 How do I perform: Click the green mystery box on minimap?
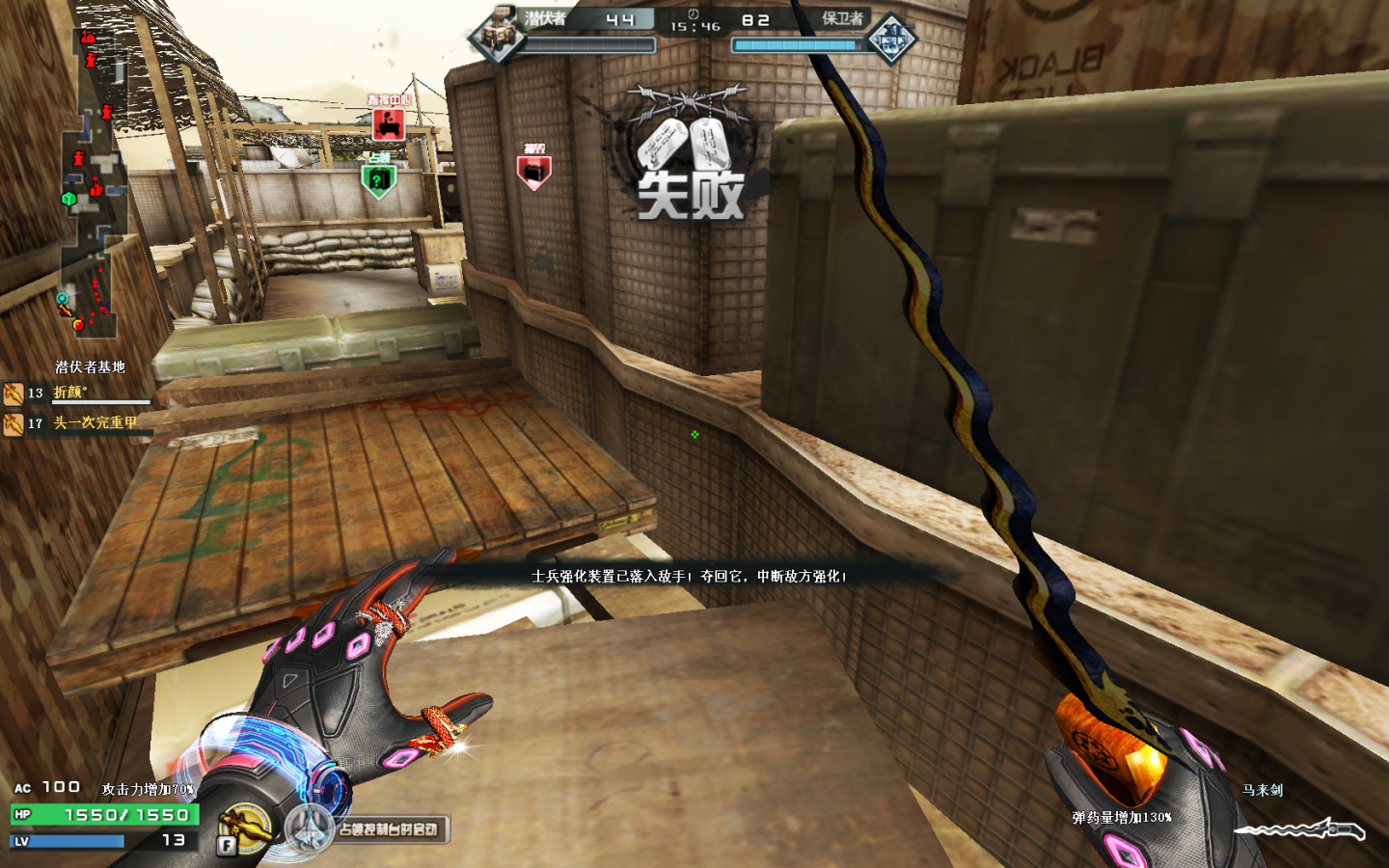tap(68, 200)
